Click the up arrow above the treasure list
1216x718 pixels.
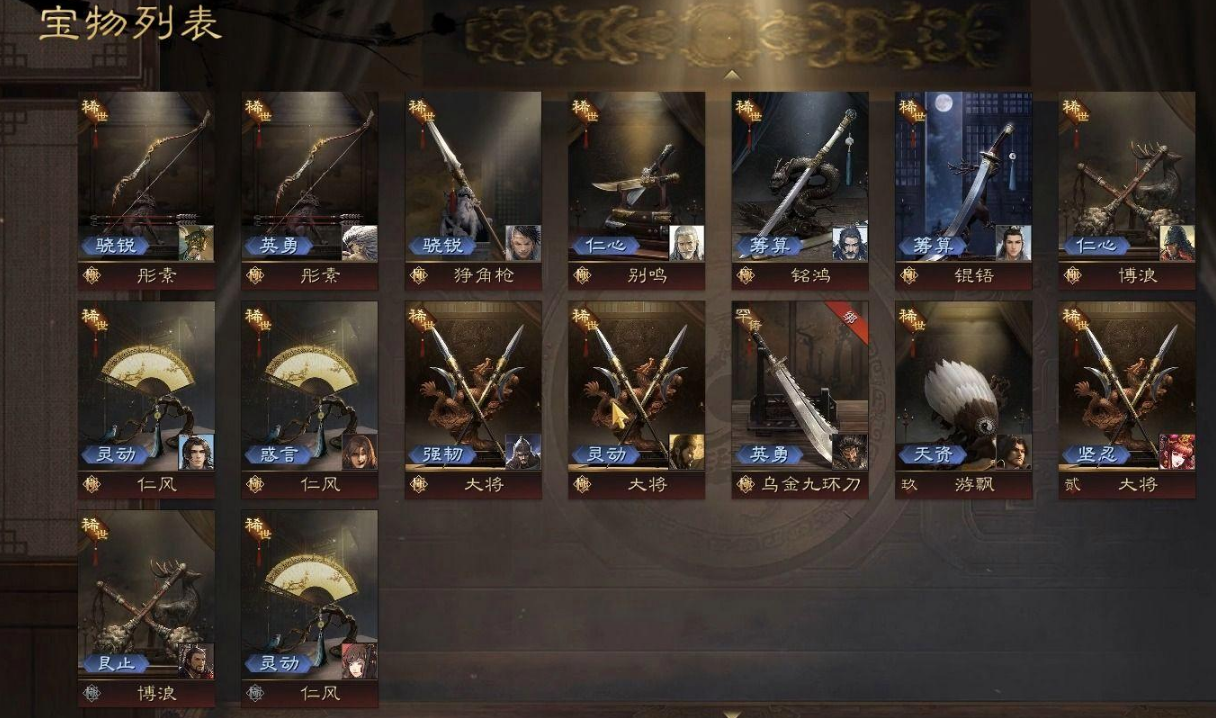732,75
